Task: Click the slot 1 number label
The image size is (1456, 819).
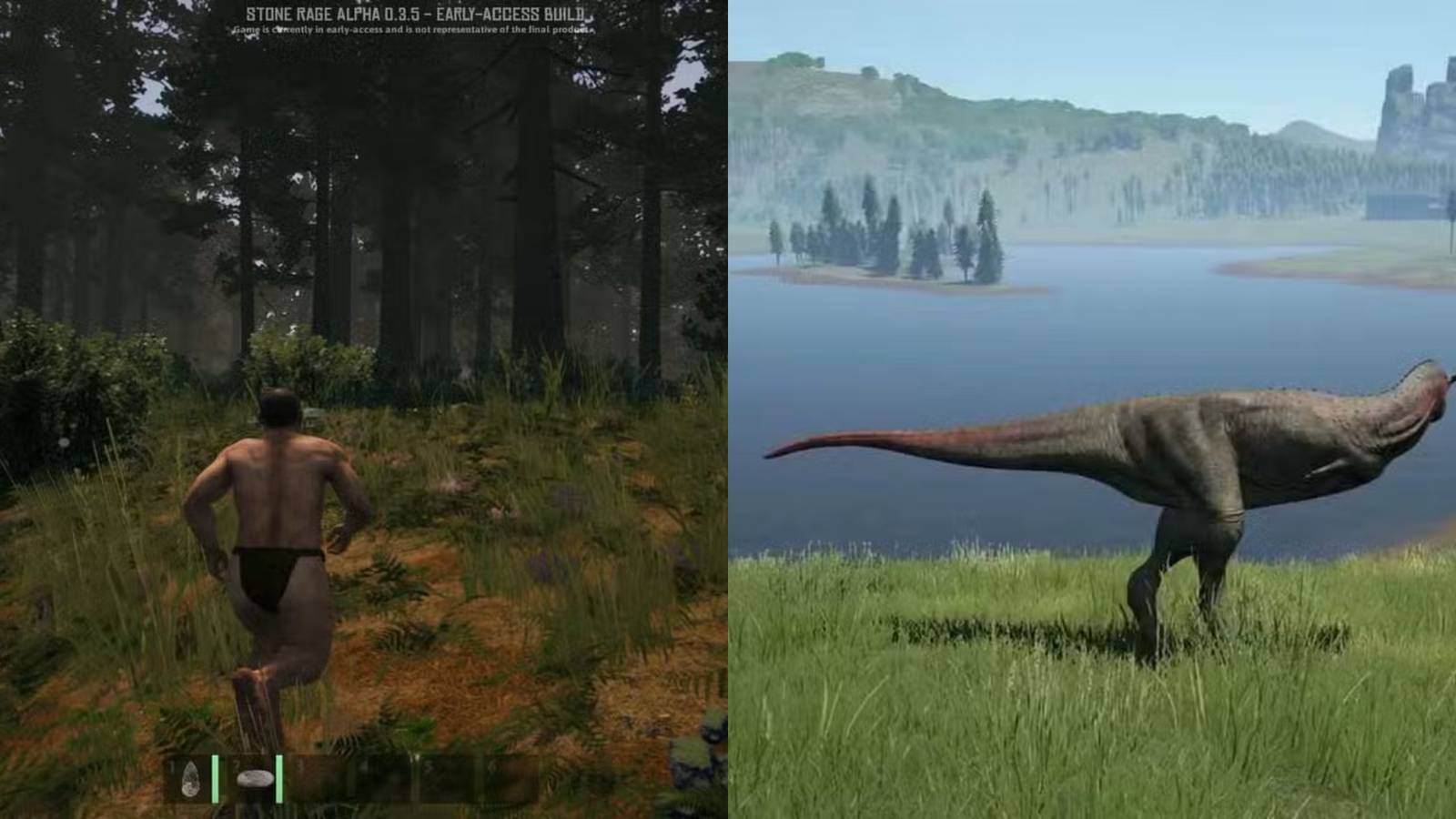Action: [x=172, y=766]
